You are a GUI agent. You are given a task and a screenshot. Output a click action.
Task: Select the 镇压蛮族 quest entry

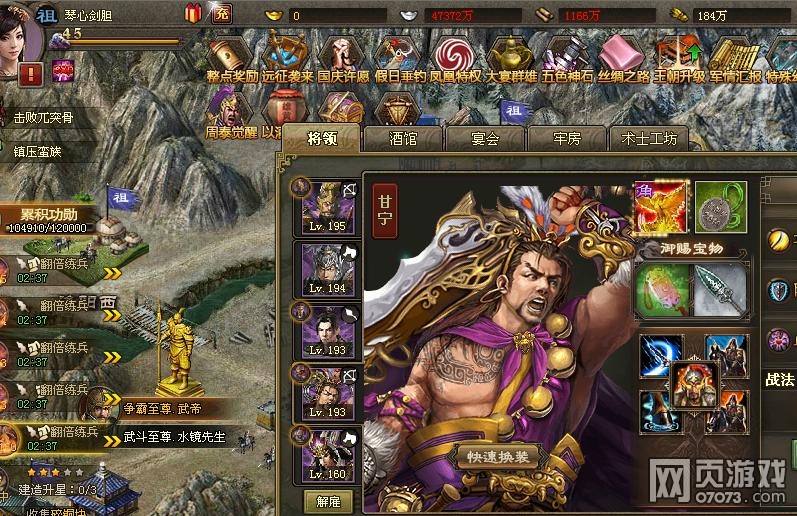[38, 151]
